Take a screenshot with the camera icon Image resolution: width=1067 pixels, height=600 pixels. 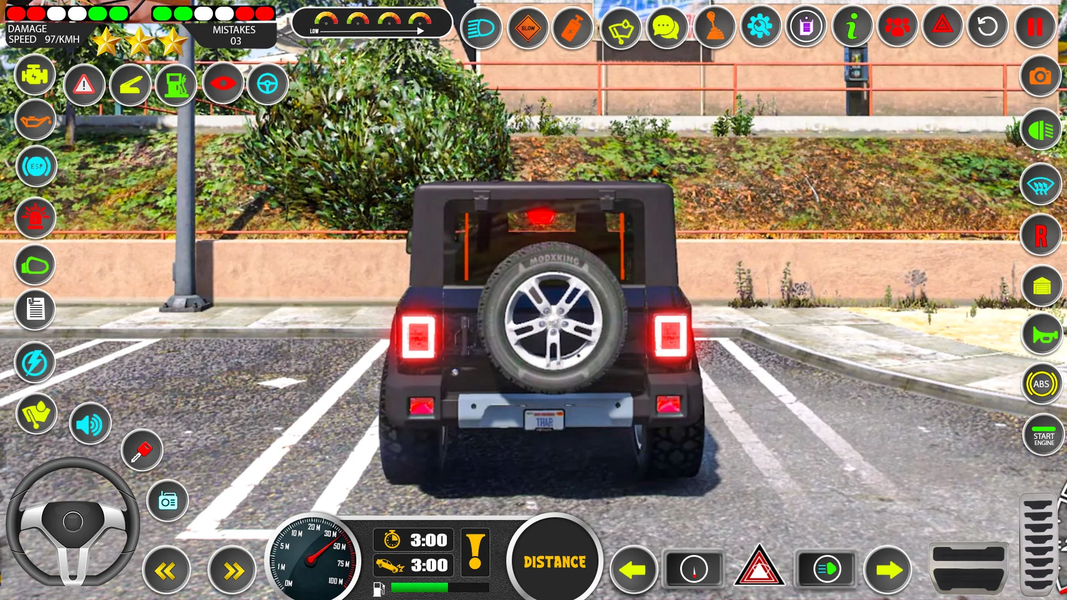pos(1041,76)
